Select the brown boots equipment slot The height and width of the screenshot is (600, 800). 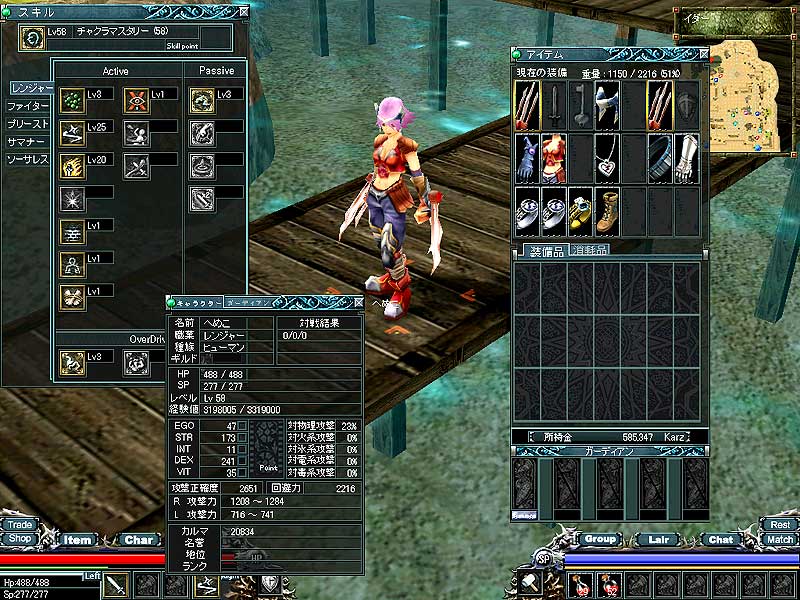click(607, 208)
